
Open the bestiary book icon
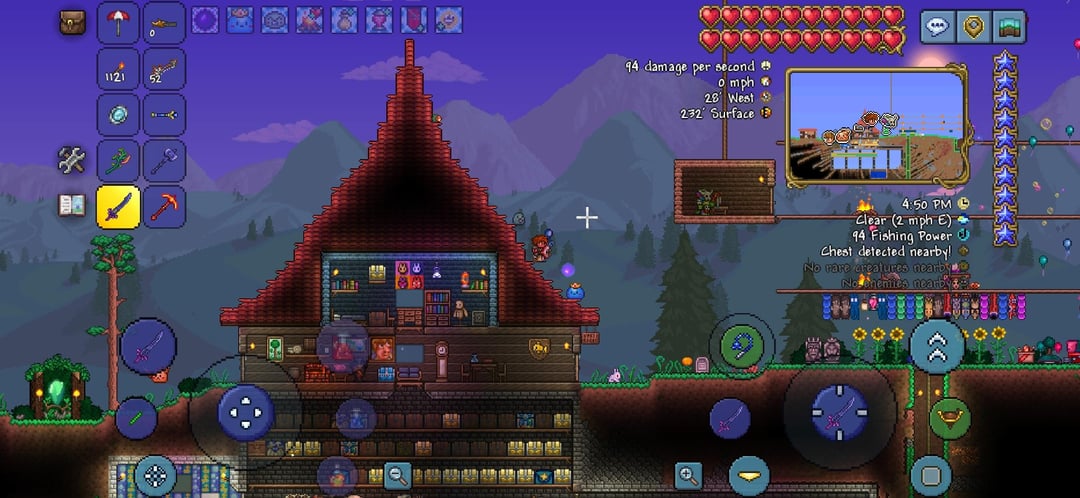(72, 205)
